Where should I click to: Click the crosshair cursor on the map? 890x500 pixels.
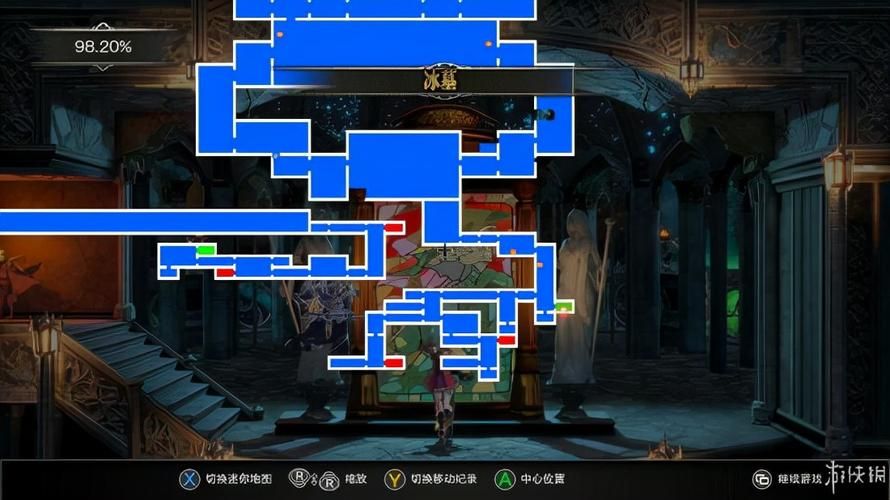444,248
